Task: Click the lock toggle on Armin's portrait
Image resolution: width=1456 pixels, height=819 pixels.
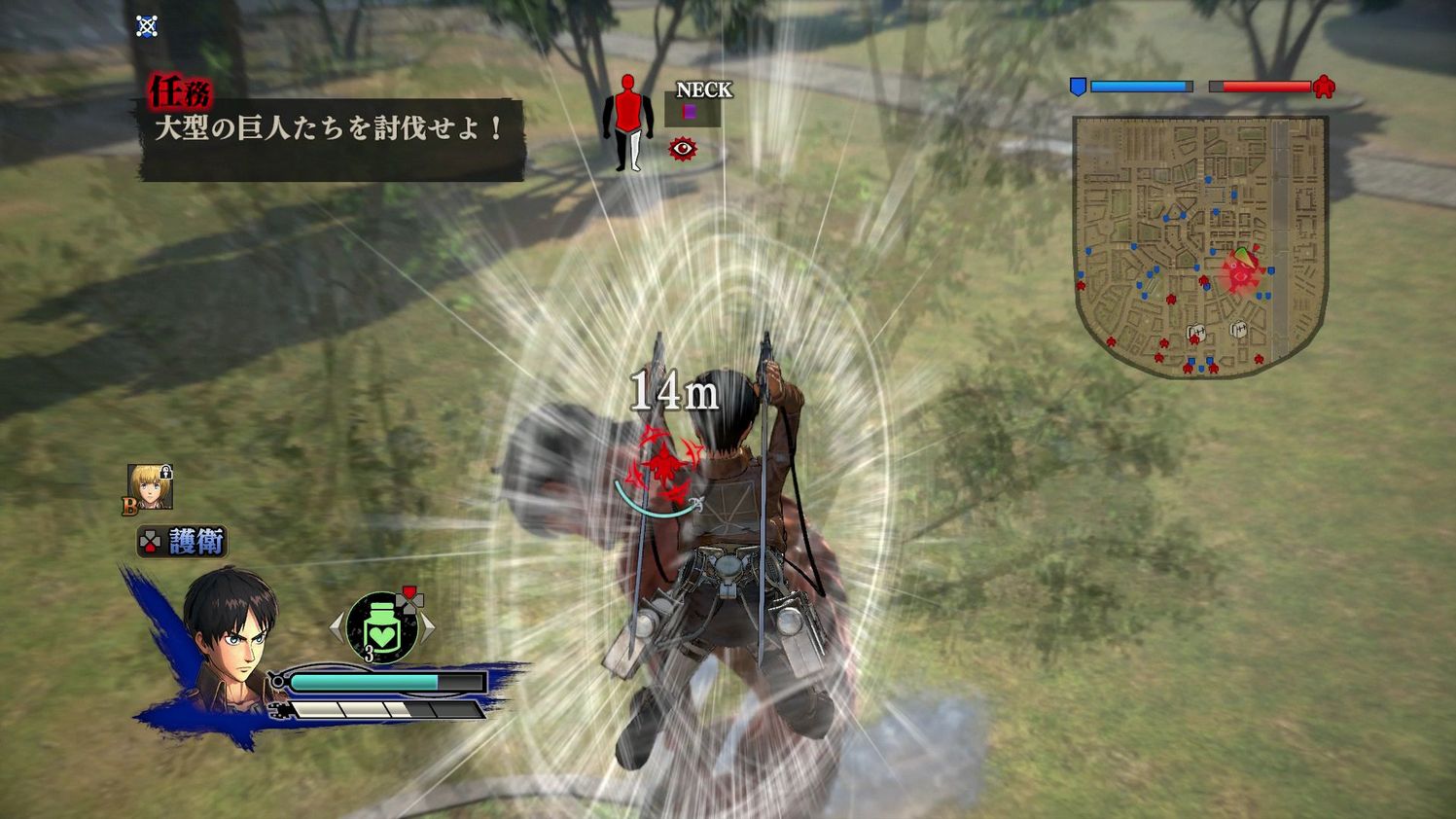Action: pyautogui.click(x=167, y=471)
